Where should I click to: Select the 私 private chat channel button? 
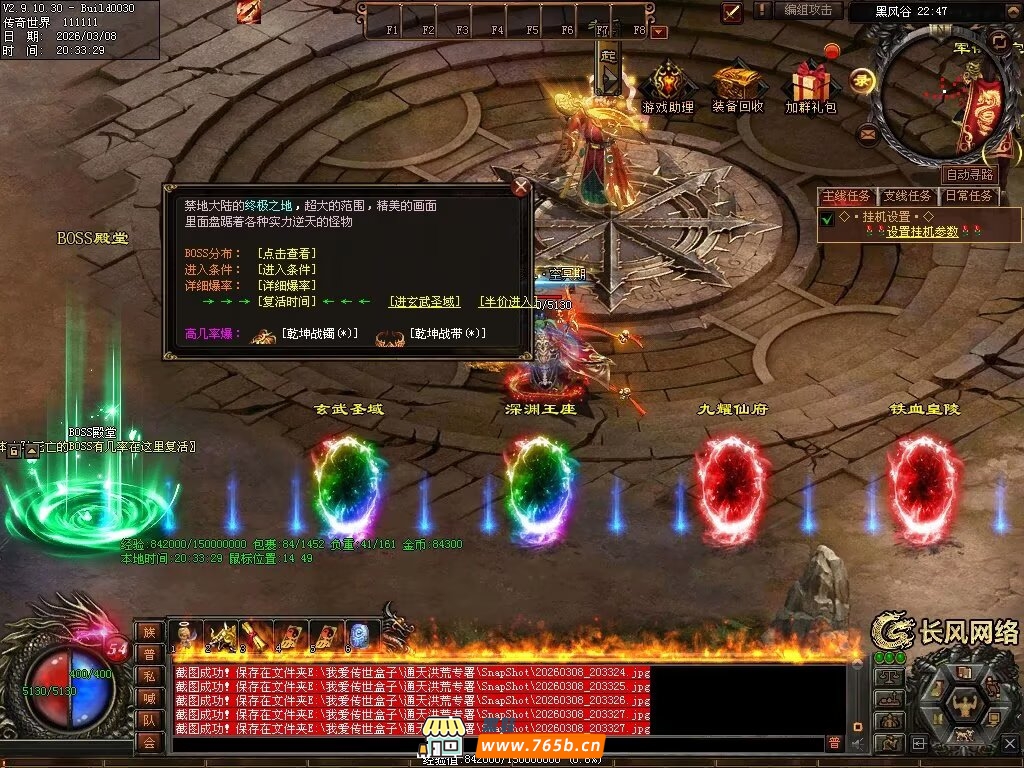pos(149,675)
